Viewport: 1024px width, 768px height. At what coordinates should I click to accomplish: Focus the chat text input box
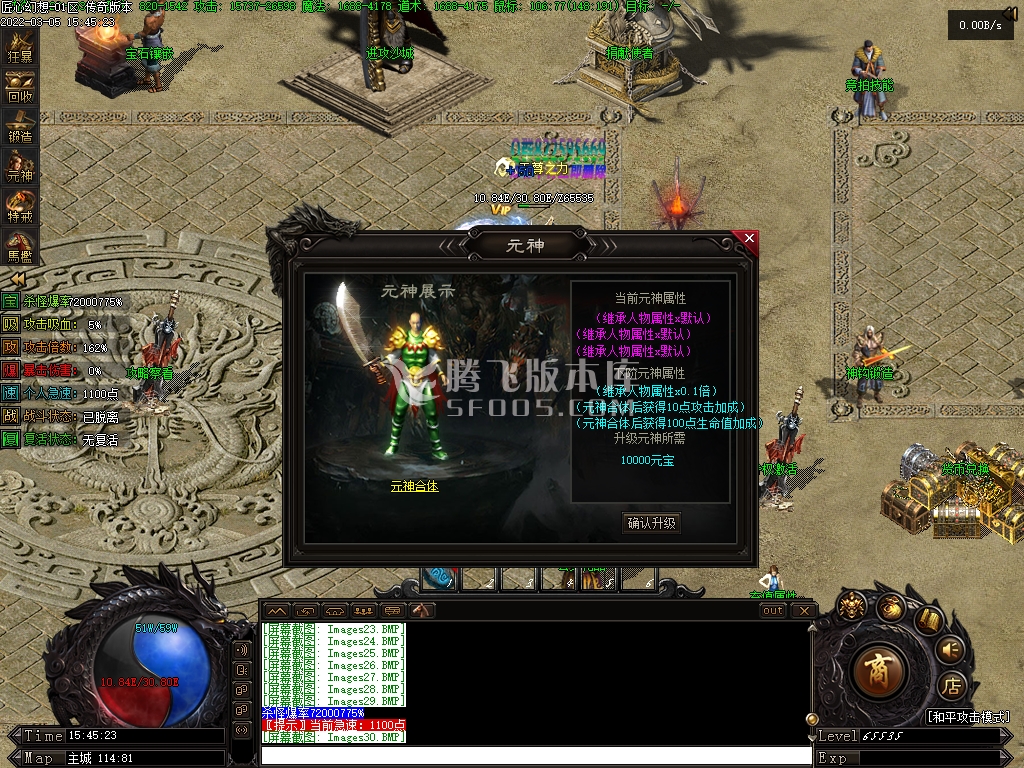(x=535, y=756)
